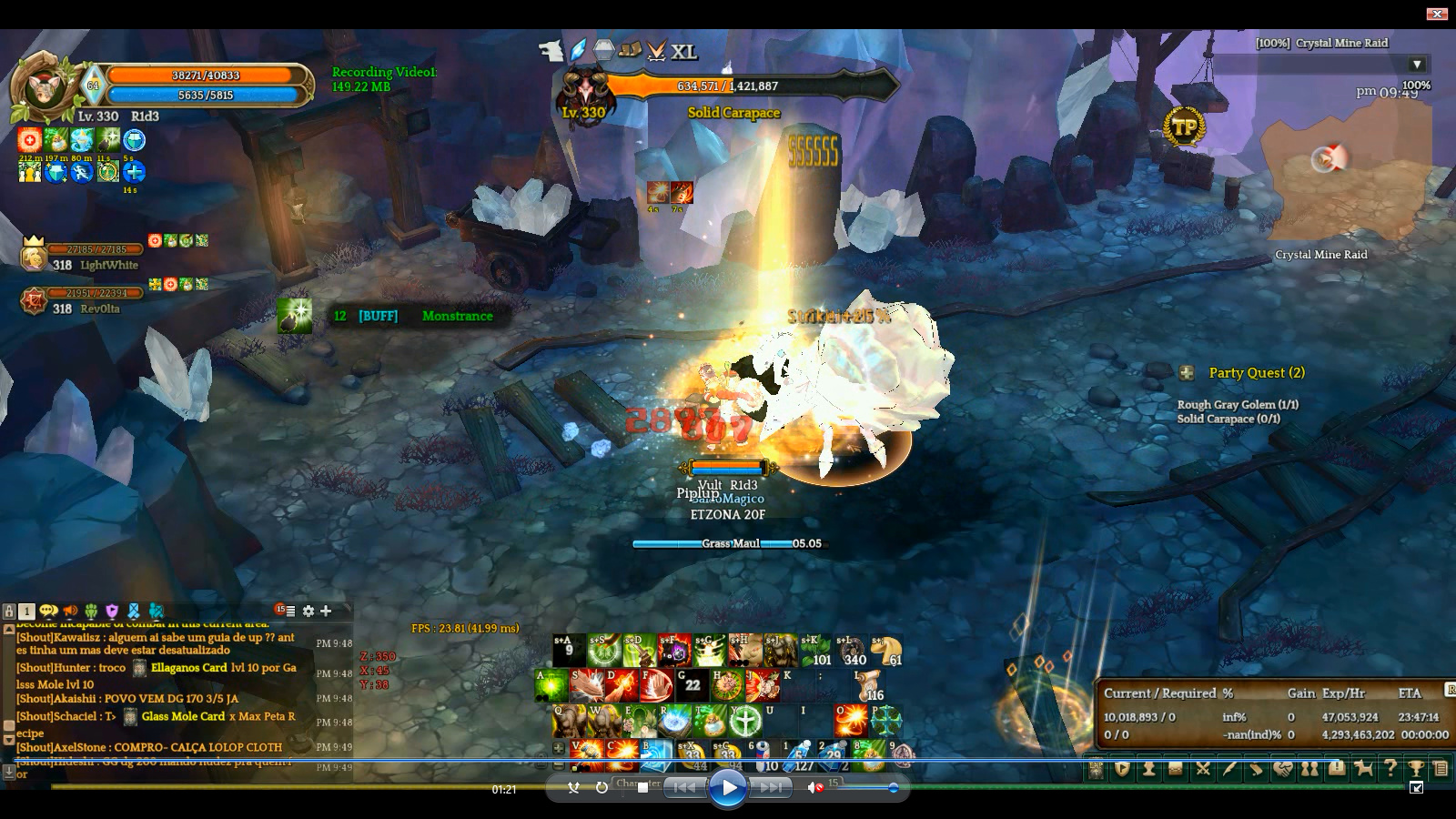Use the green herb item on s+K
Viewport: 1456px width, 819px height.
pos(815,650)
